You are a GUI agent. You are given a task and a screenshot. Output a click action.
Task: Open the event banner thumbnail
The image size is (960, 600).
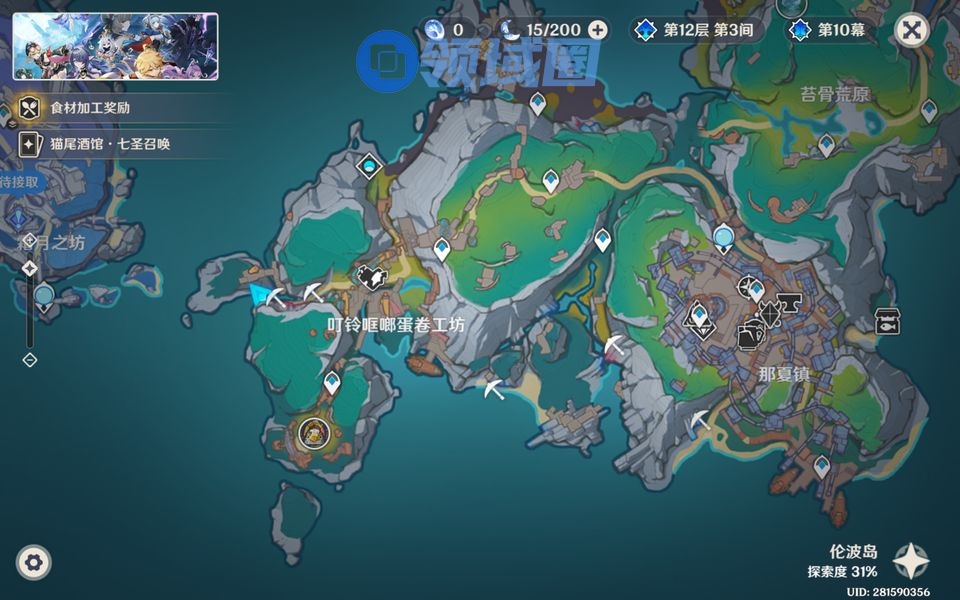[x=115, y=46]
